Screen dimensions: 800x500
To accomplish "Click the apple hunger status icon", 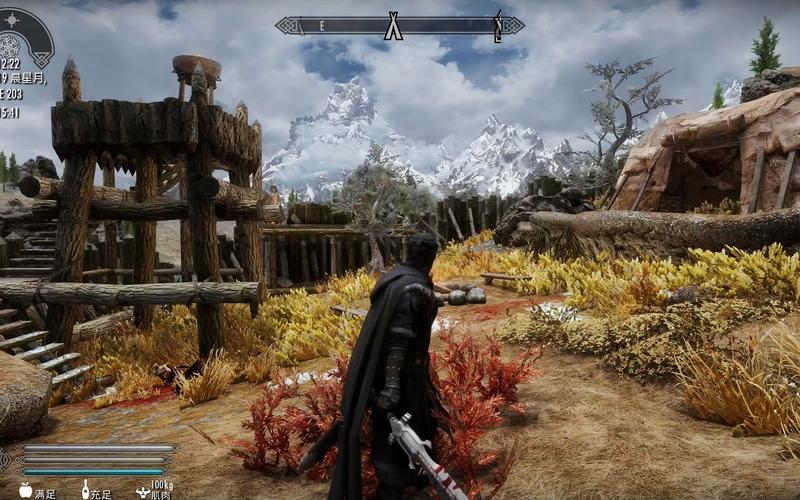I will coord(26,491).
